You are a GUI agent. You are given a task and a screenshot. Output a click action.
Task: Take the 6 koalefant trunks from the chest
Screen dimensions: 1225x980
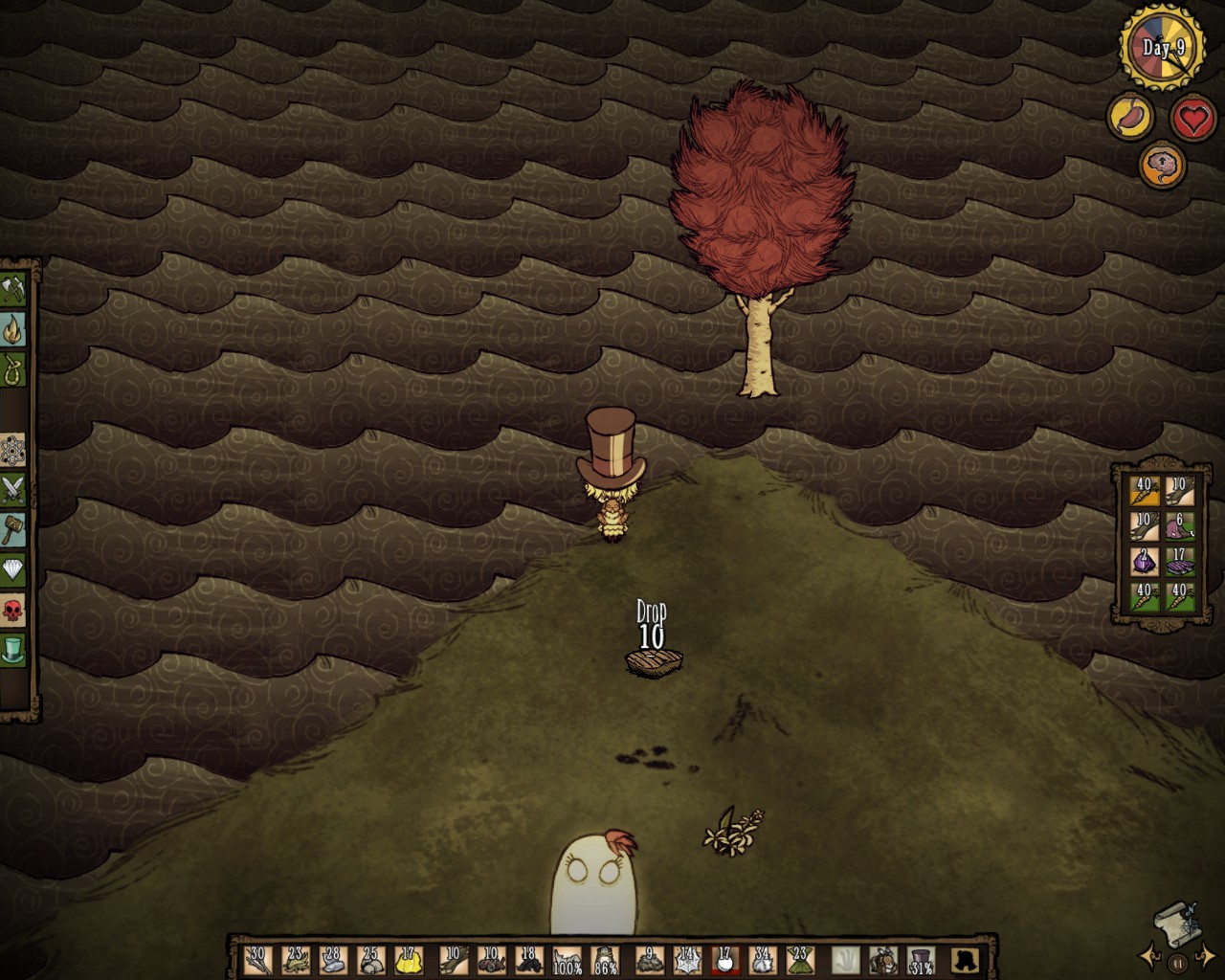tap(1180, 527)
